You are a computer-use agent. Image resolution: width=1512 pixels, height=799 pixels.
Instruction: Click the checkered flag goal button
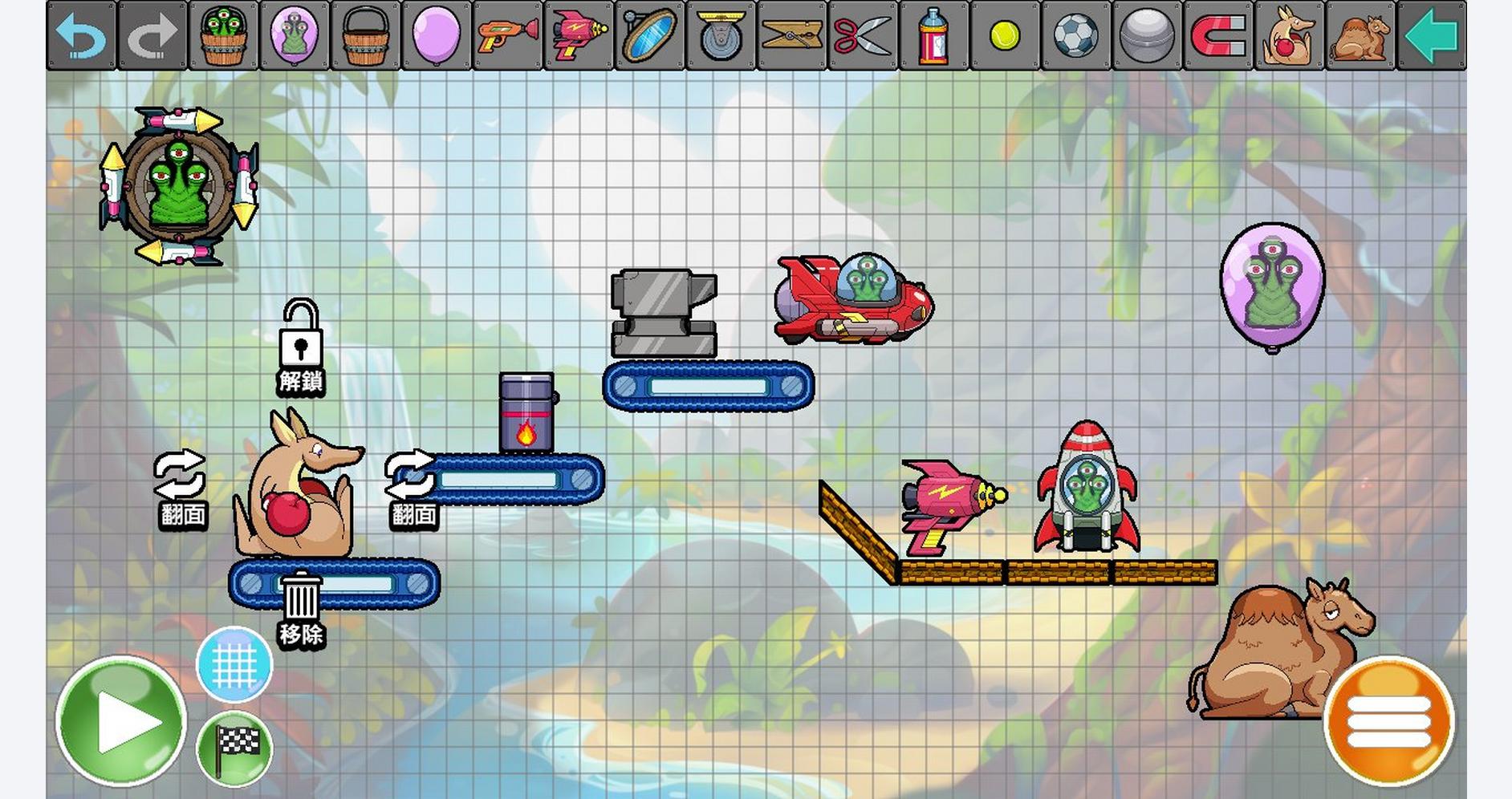pyautogui.click(x=234, y=748)
